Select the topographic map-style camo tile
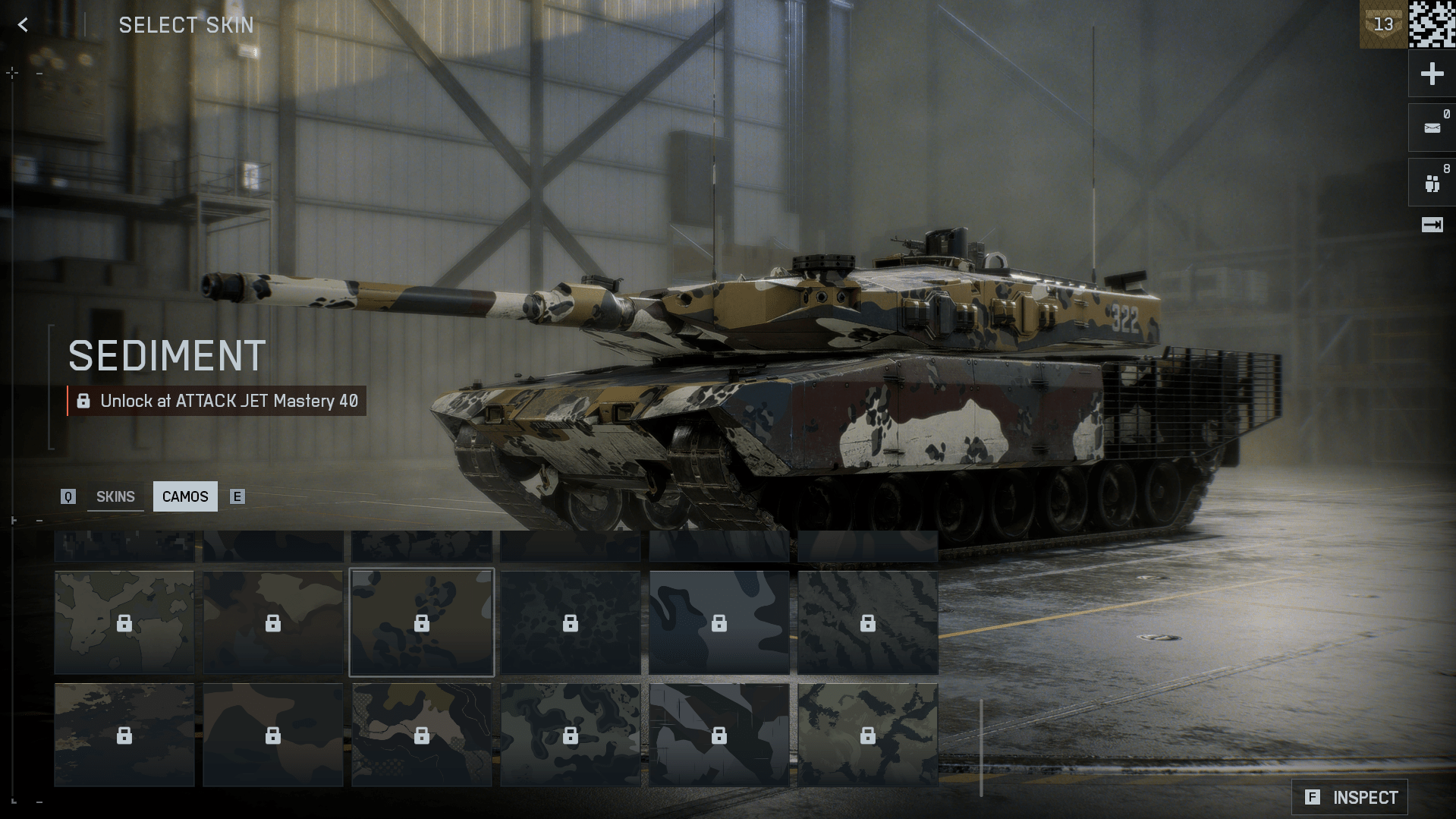 coord(421,734)
